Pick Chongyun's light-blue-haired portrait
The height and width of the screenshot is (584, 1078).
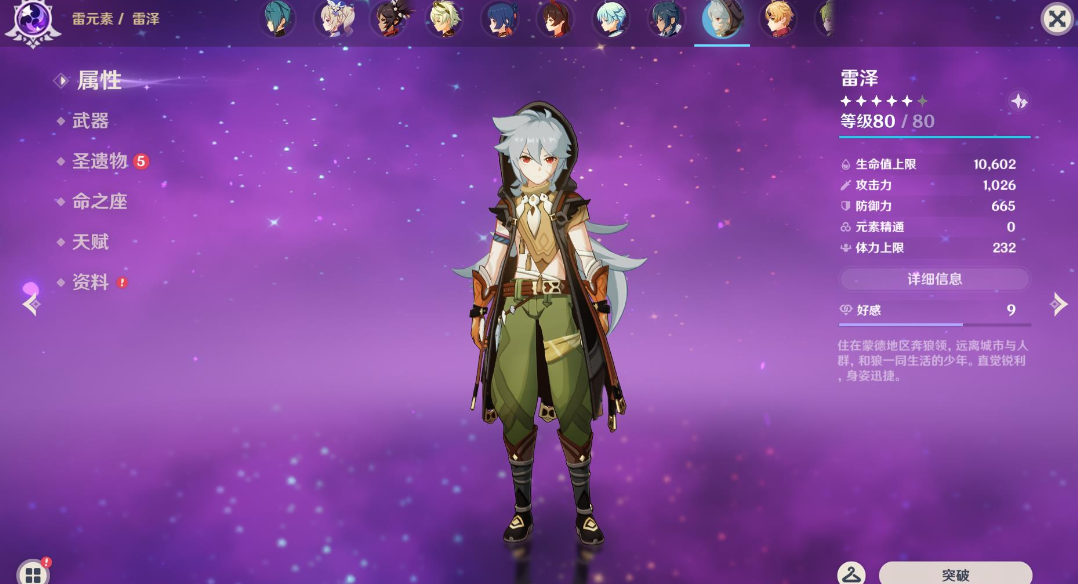pos(610,18)
